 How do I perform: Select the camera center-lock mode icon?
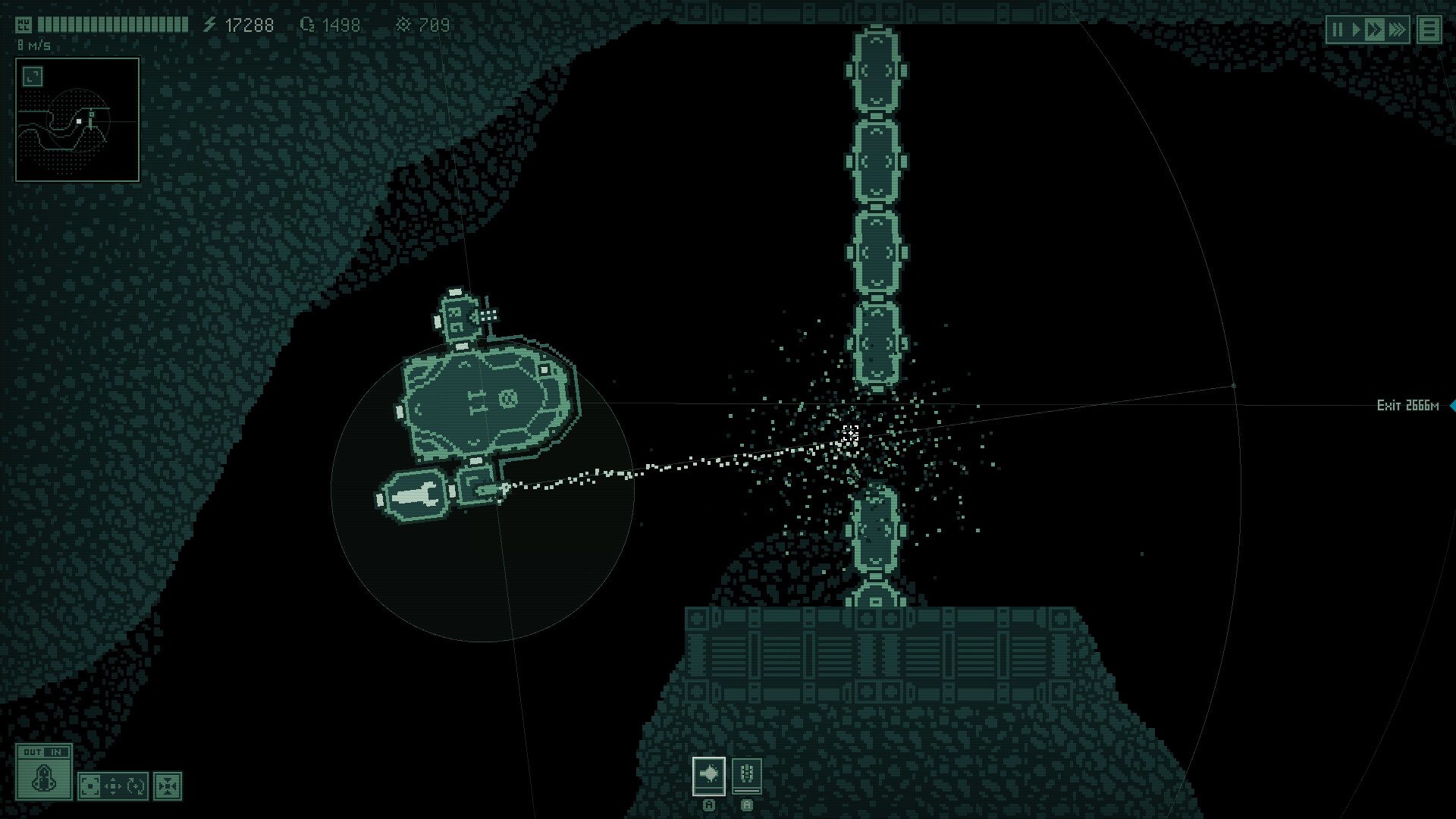tap(90, 786)
